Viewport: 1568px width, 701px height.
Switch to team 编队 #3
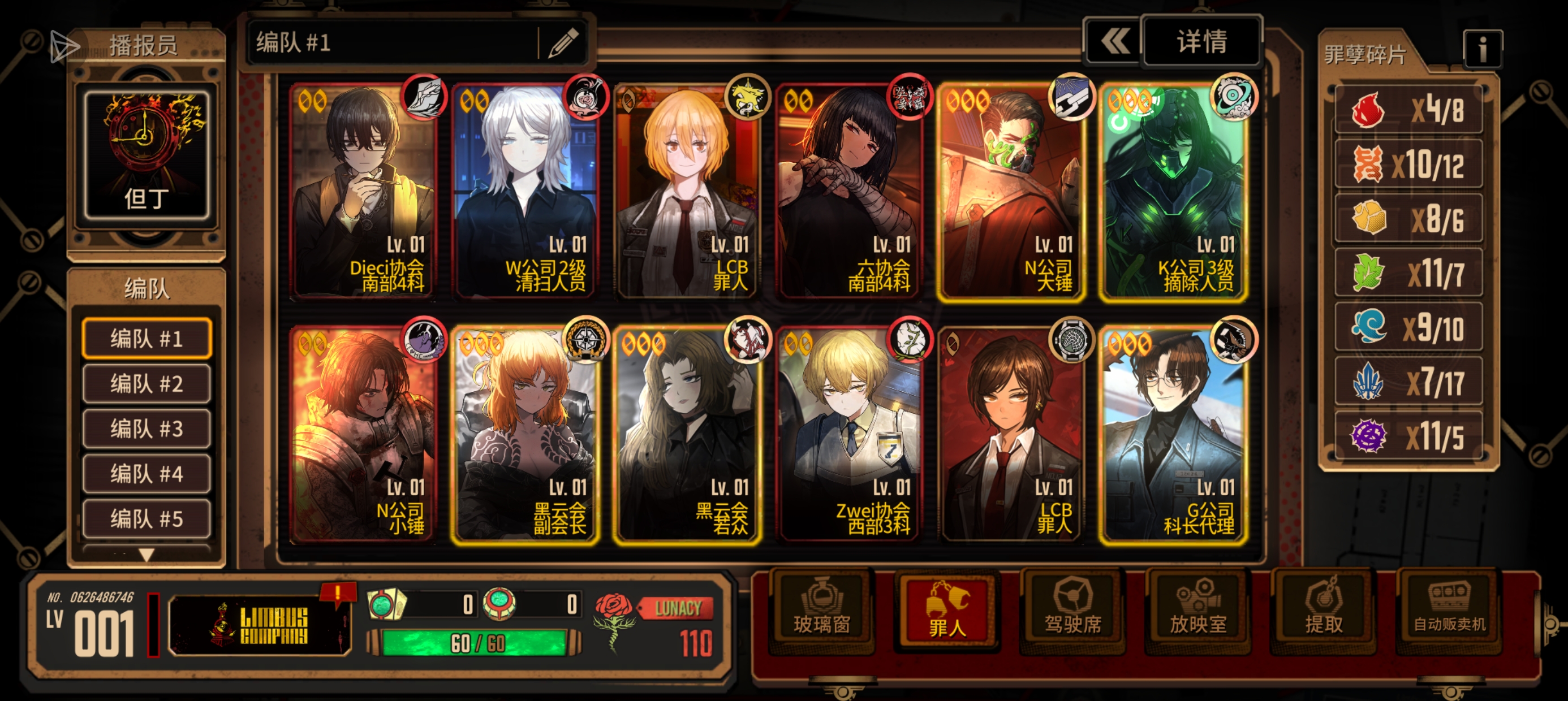tap(147, 429)
